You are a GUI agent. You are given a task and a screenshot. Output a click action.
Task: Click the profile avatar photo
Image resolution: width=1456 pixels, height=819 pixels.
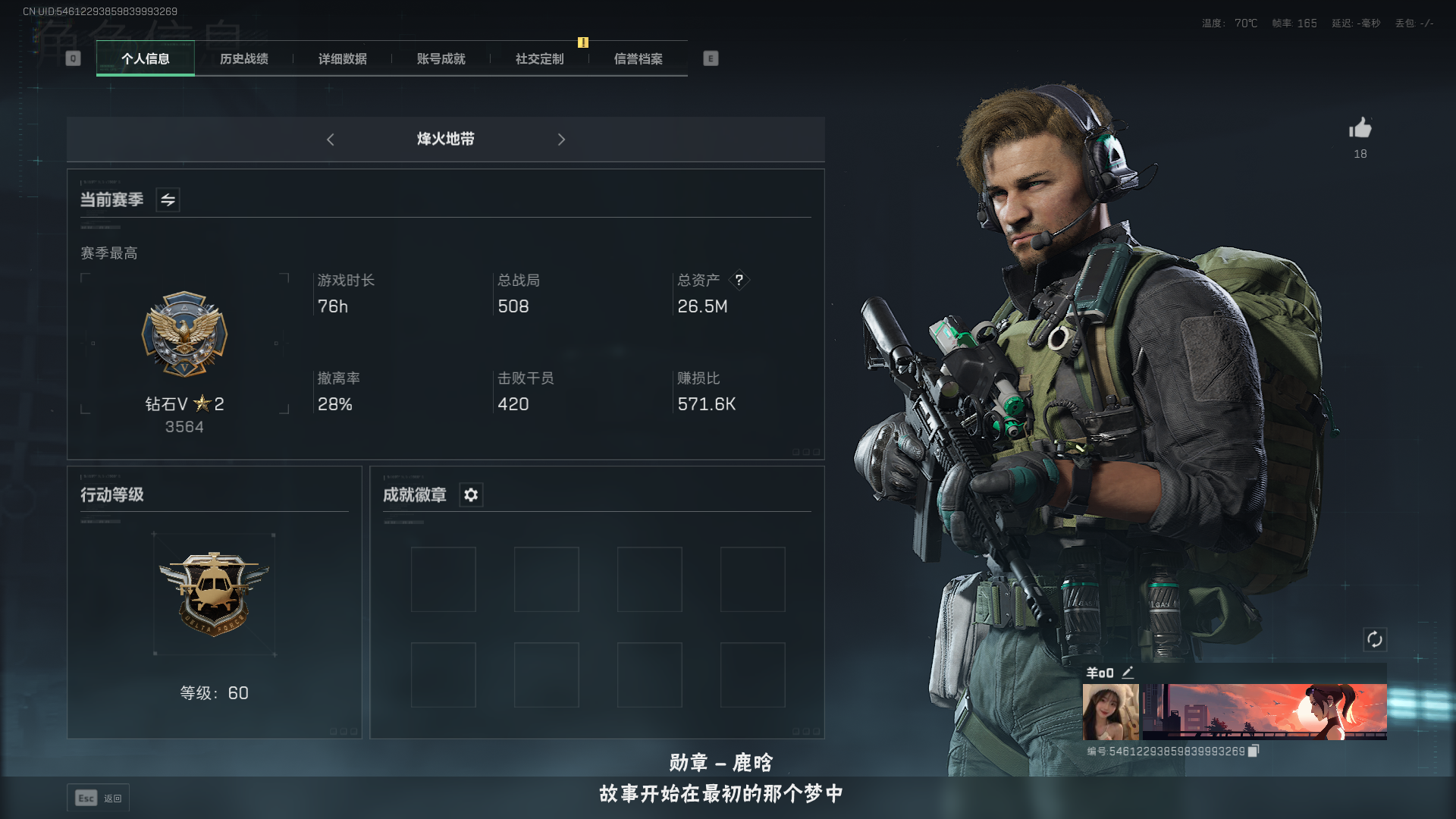1110,711
